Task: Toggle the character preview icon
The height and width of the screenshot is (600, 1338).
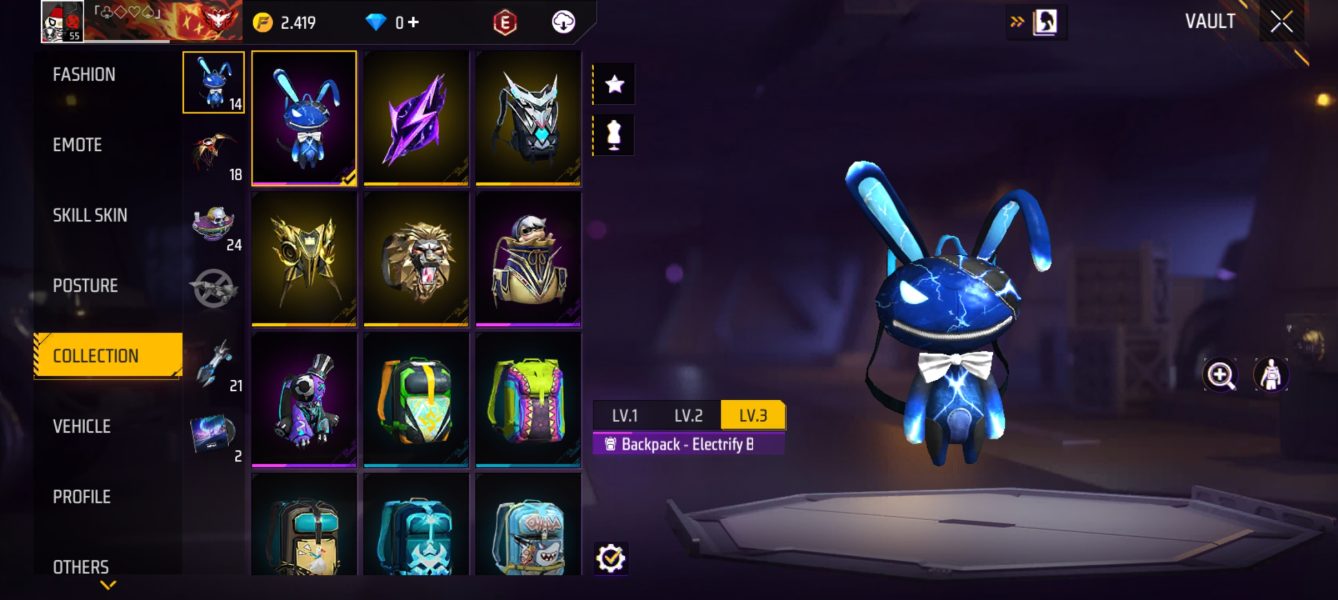Action: [x=1270, y=375]
